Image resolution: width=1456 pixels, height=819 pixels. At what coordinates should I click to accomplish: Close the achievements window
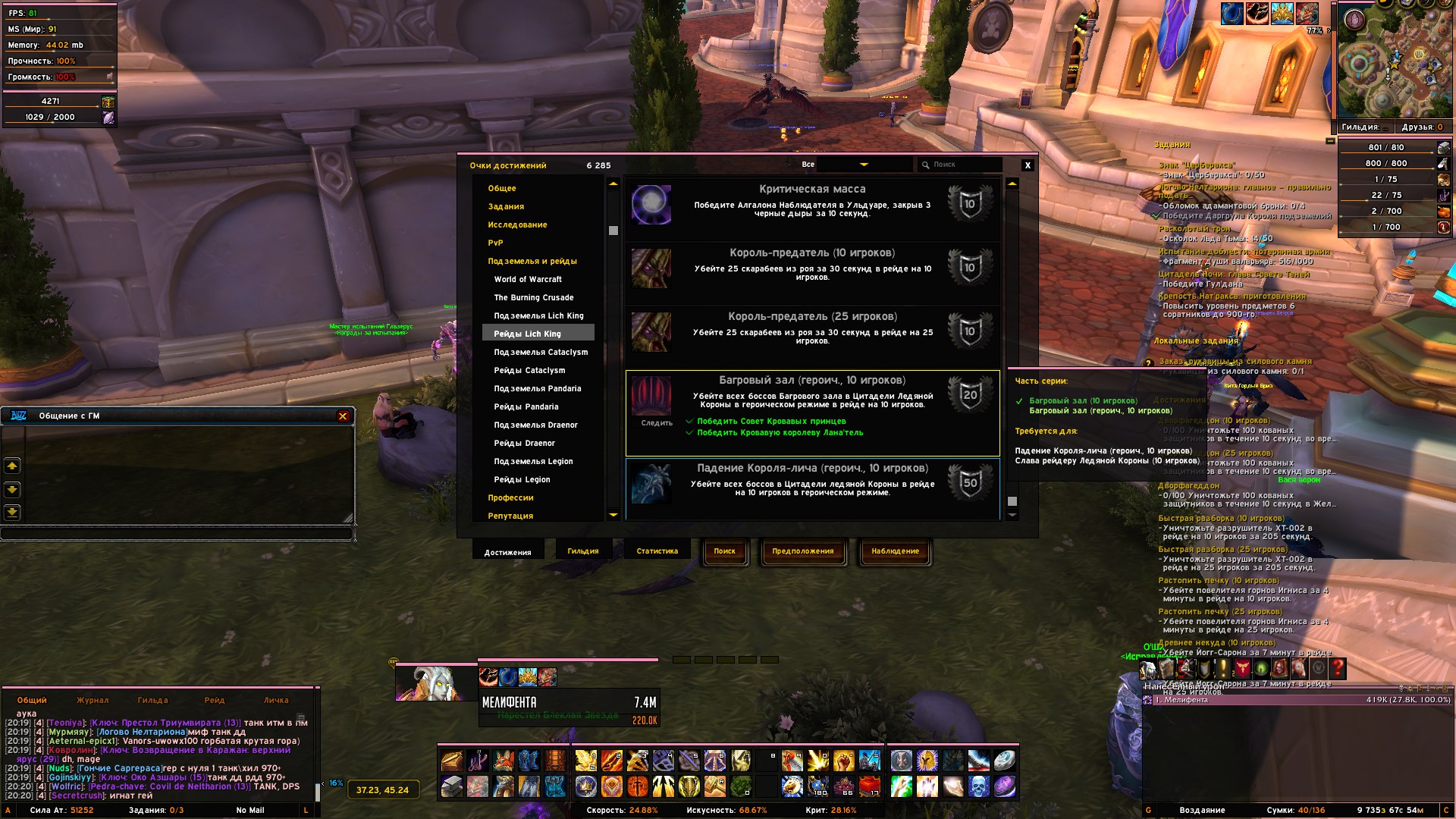(1028, 165)
